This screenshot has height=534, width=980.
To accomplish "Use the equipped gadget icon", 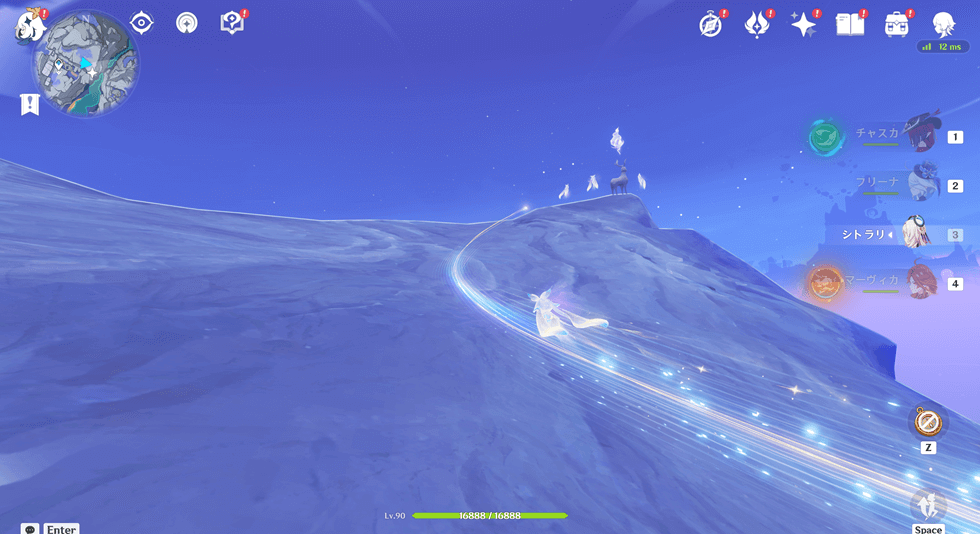I will tap(928, 421).
